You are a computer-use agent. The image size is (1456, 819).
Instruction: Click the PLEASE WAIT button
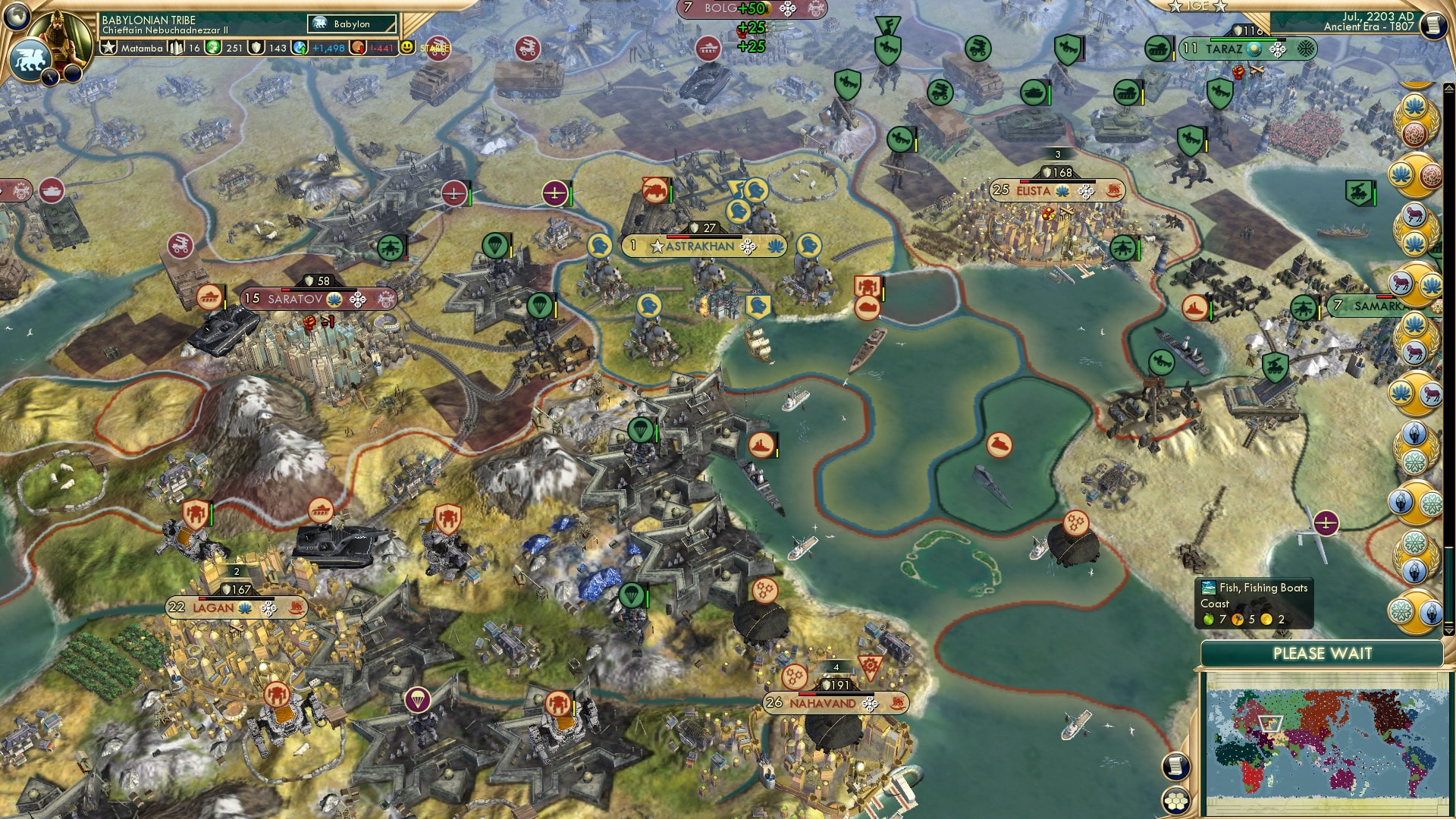pyautogui.click(x=1323, y=652)
